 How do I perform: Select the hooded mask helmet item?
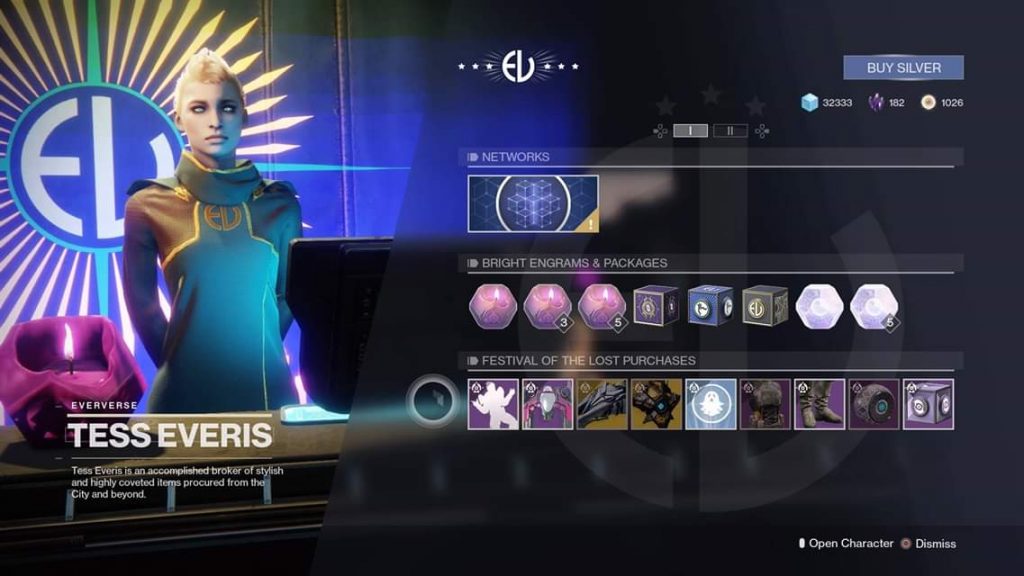coord(765,404)
